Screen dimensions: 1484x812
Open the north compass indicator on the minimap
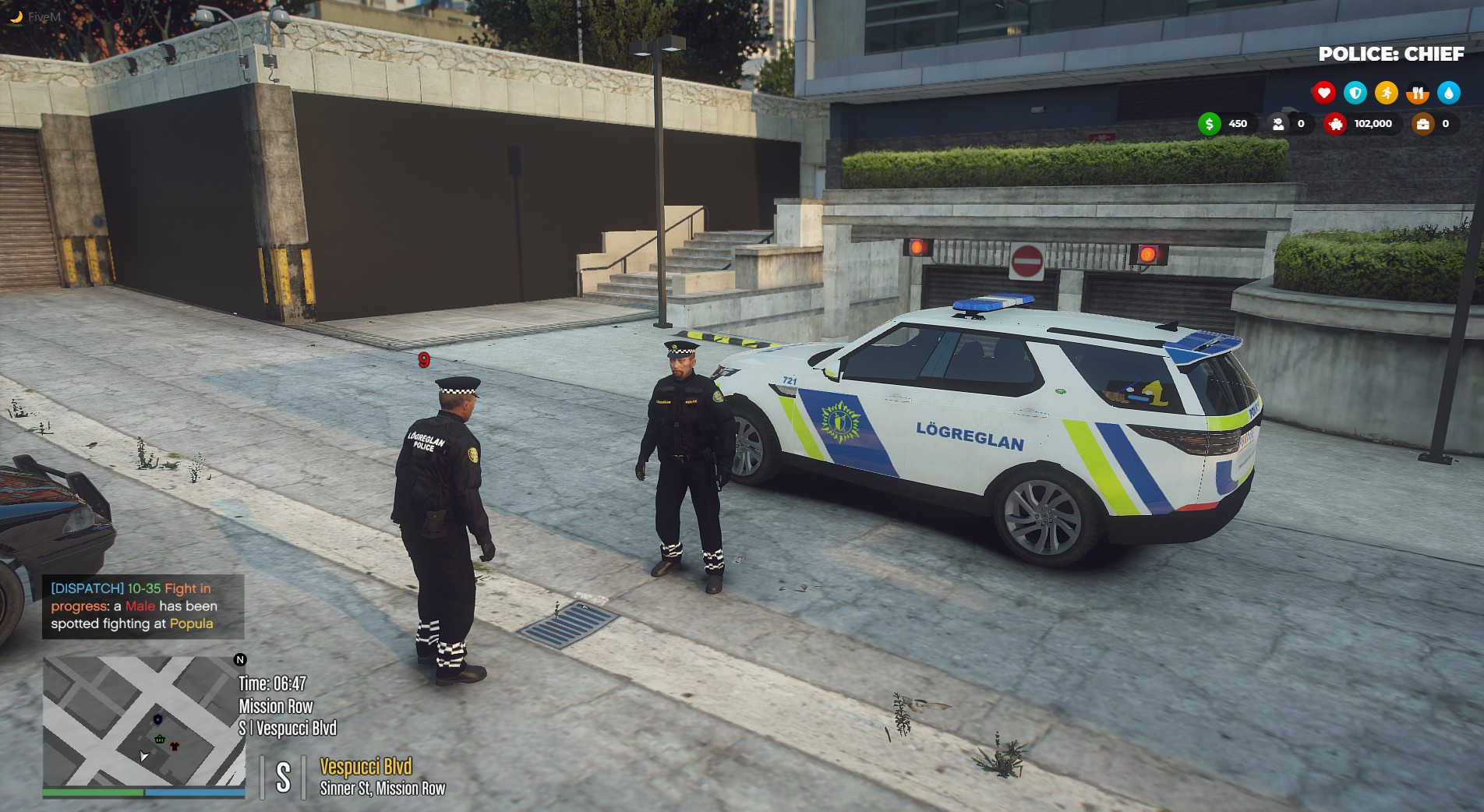[x=239, y=660]
